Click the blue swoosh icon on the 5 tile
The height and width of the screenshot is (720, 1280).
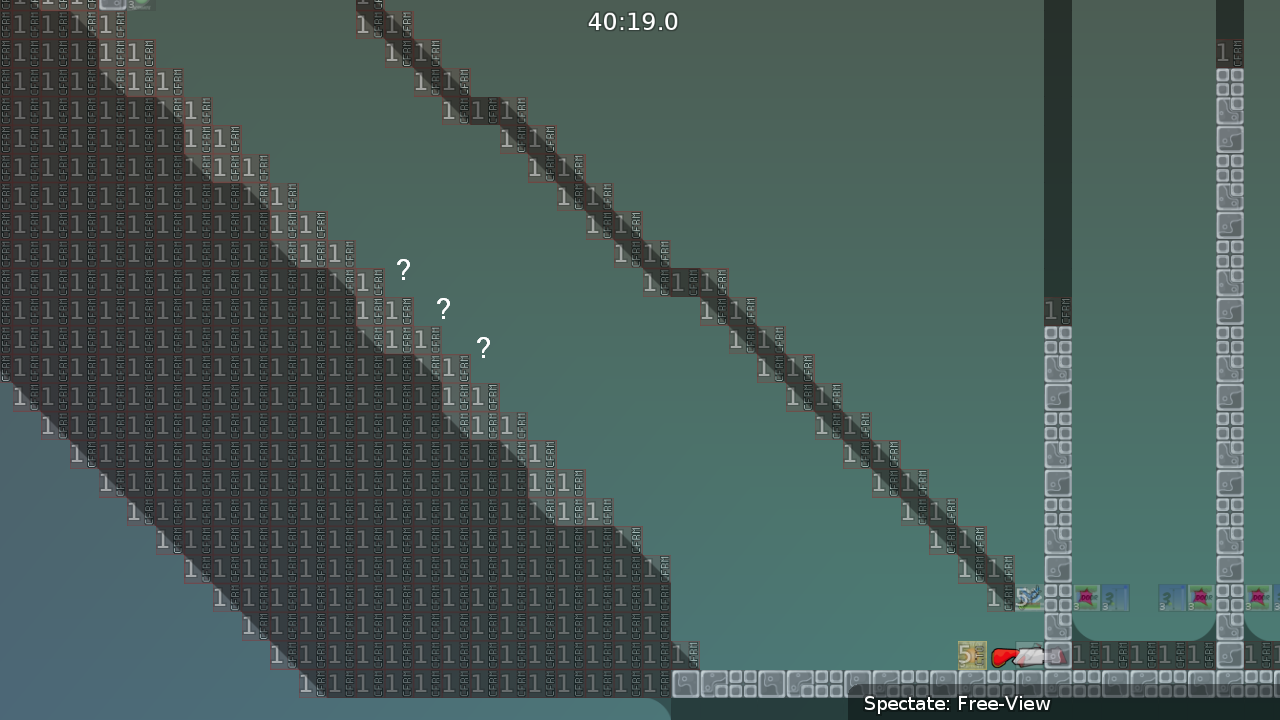(1030, 596)
